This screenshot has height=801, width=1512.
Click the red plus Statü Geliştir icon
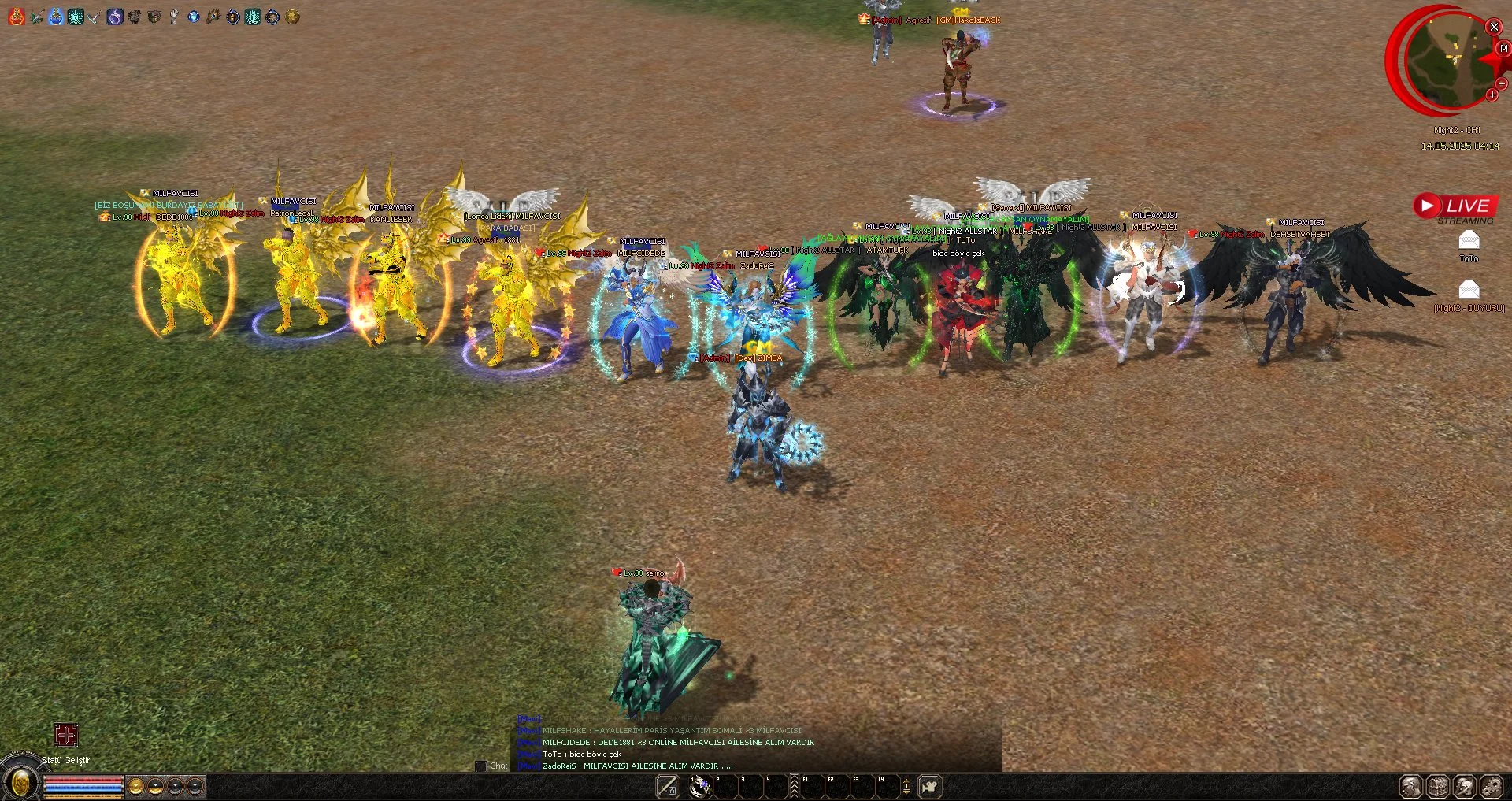pos(66,735)
